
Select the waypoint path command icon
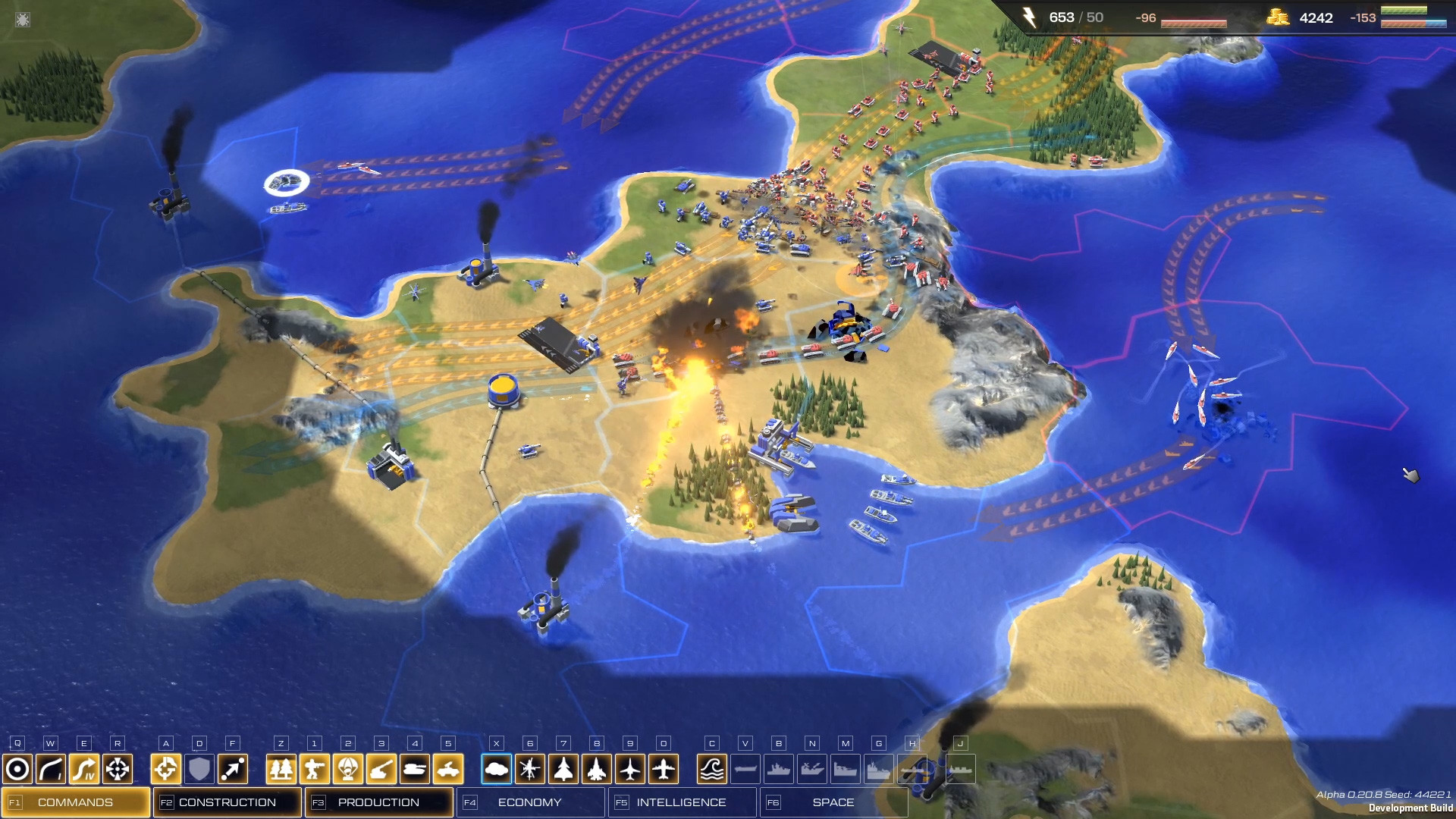(x=84, y=769)
